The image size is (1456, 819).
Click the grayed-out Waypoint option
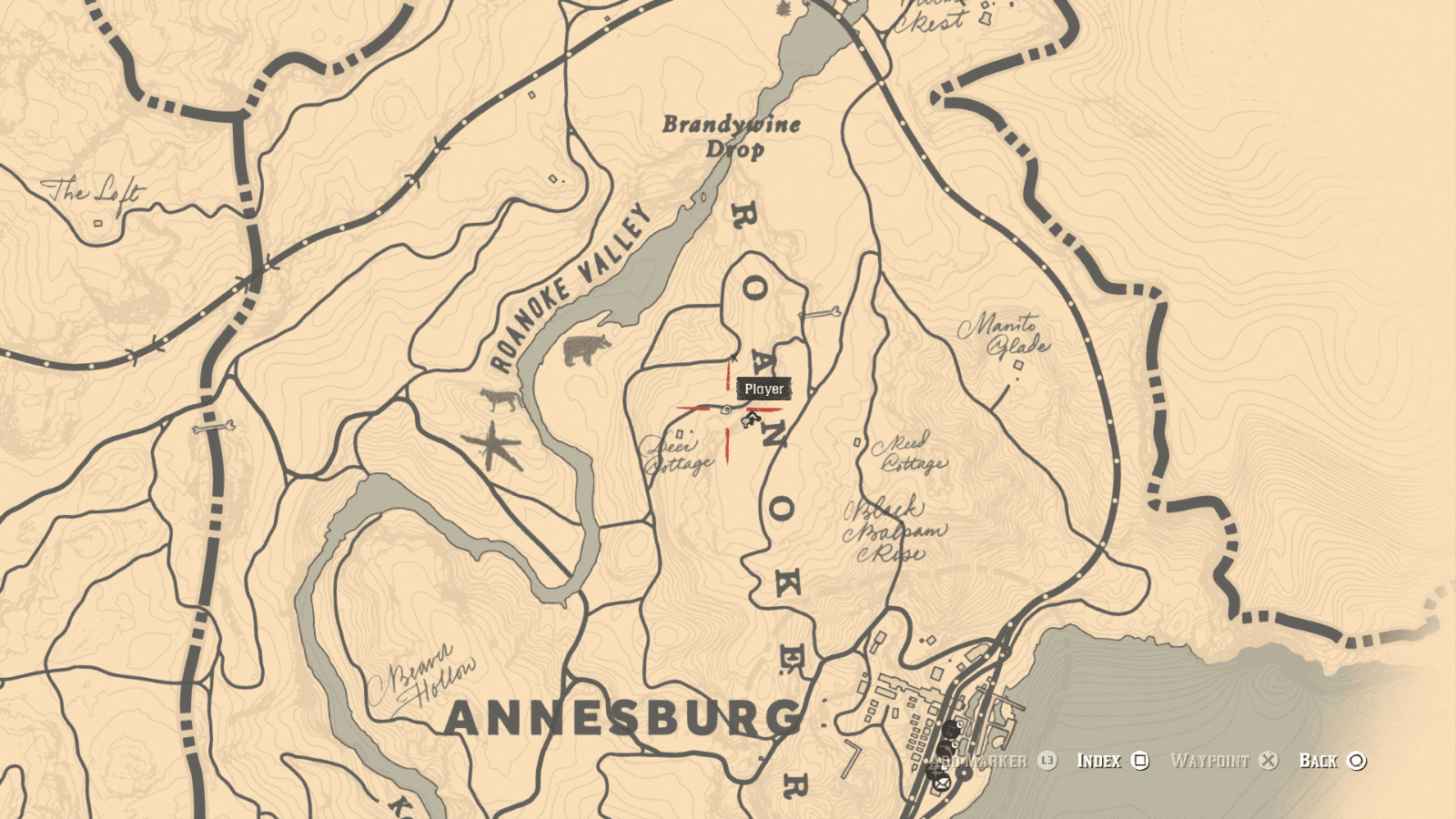tap(1210, 762)
